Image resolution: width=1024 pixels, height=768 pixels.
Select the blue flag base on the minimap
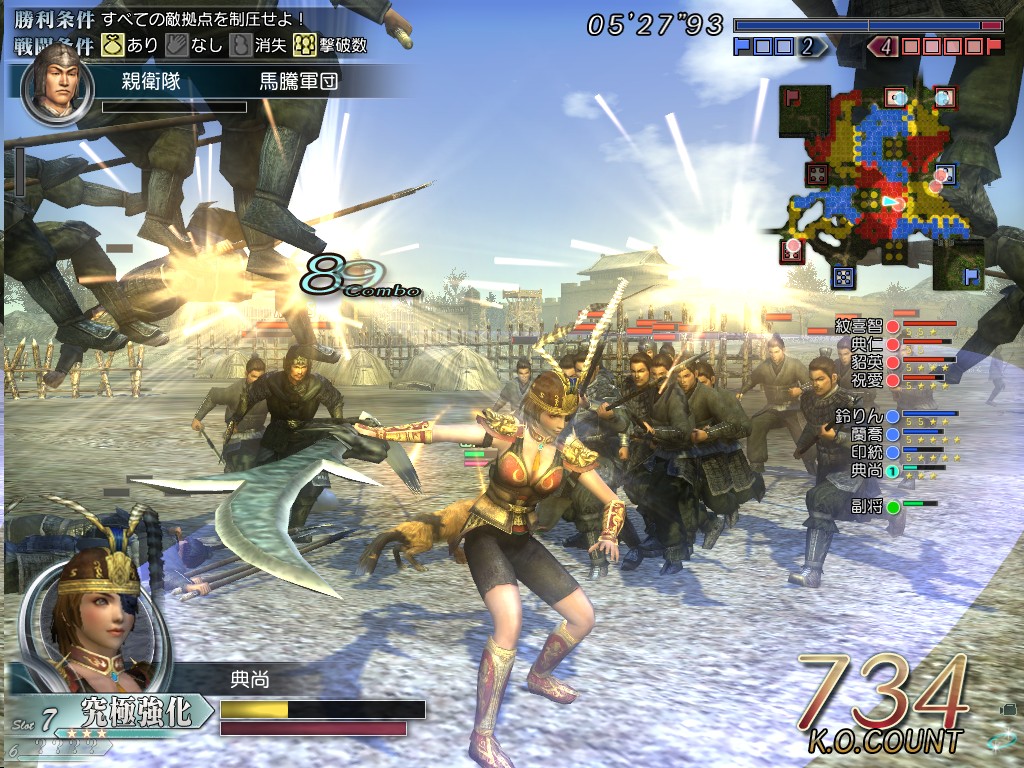pos(968,275)
